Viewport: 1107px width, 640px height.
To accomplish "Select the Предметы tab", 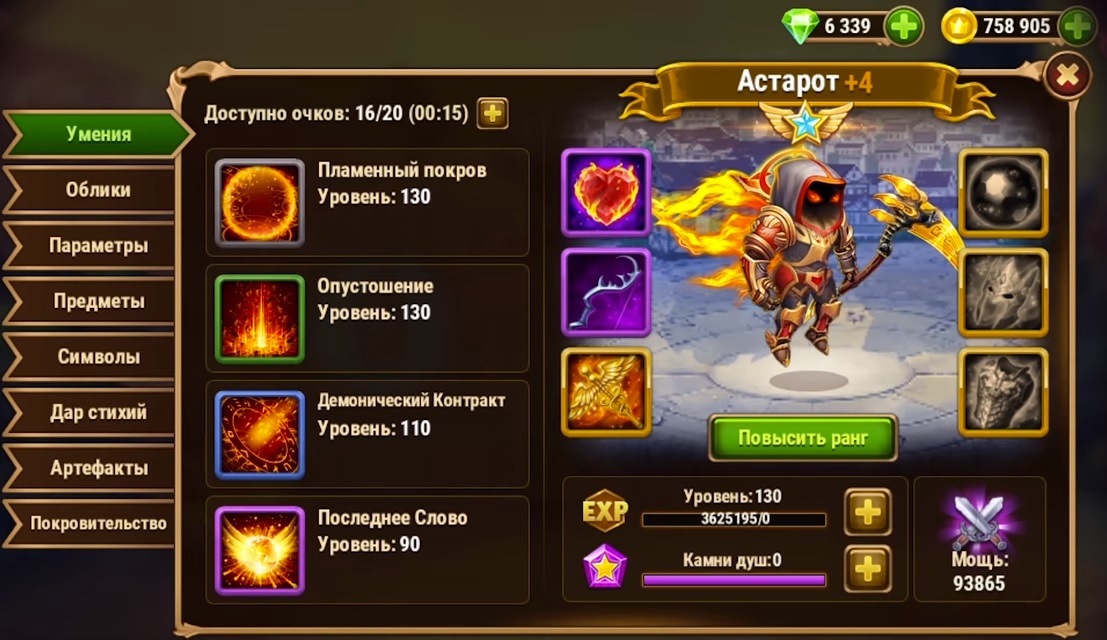I will pos(97,301).
